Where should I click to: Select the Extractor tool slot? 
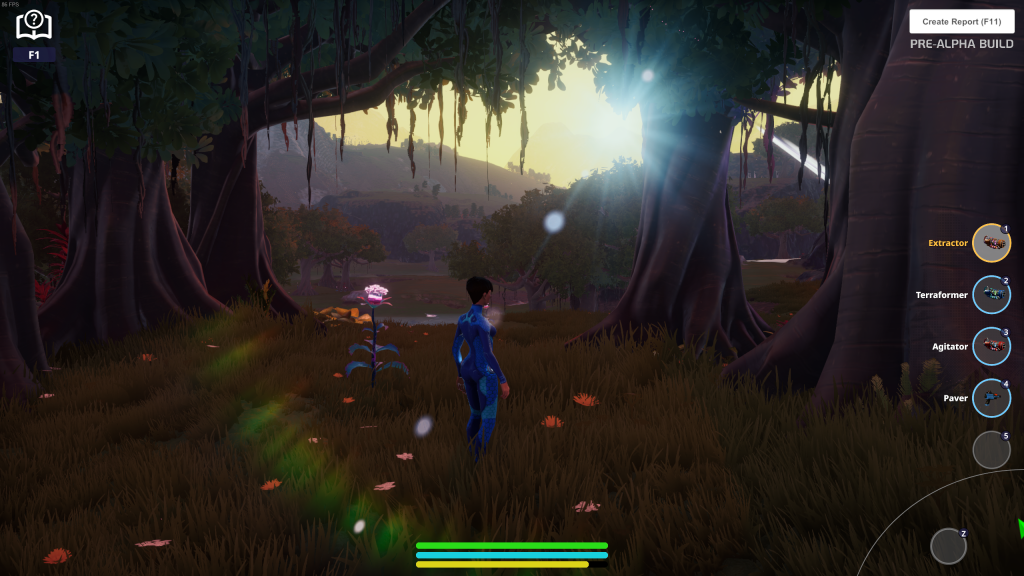tap(991, 243)
